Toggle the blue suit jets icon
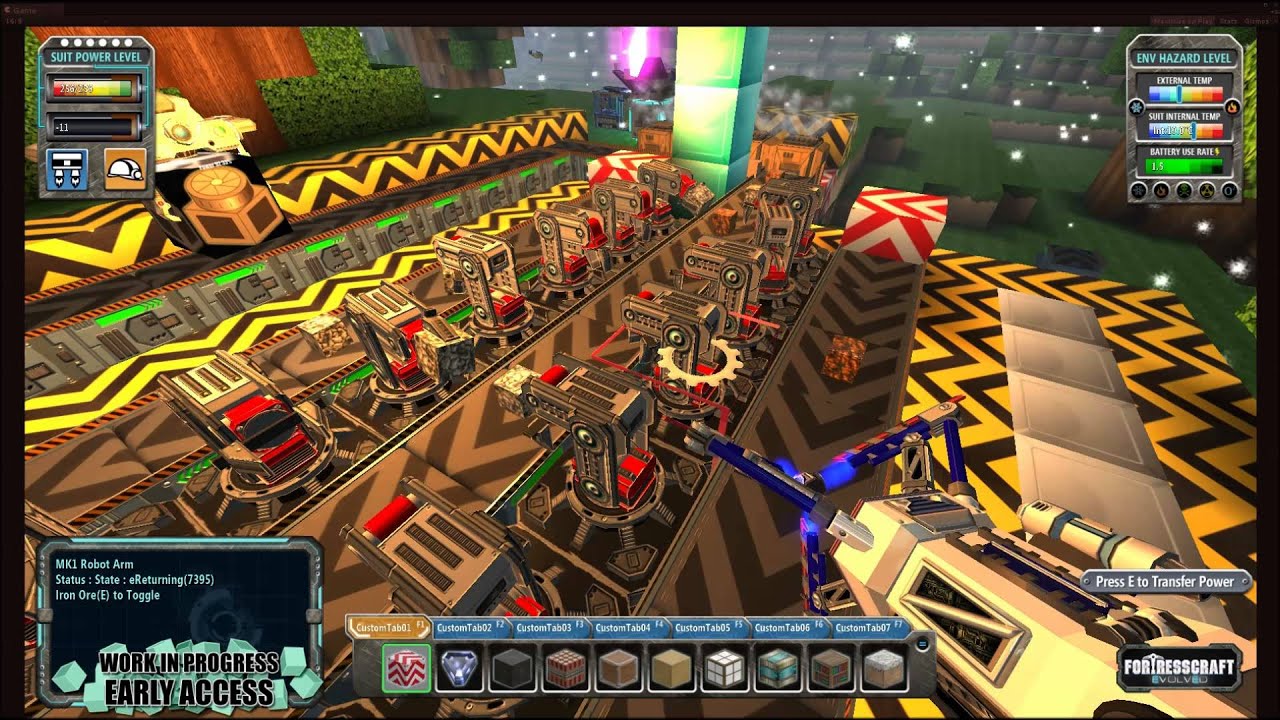Image resolution: width=1280 pixels, height=720 pixels. point(68,170)
